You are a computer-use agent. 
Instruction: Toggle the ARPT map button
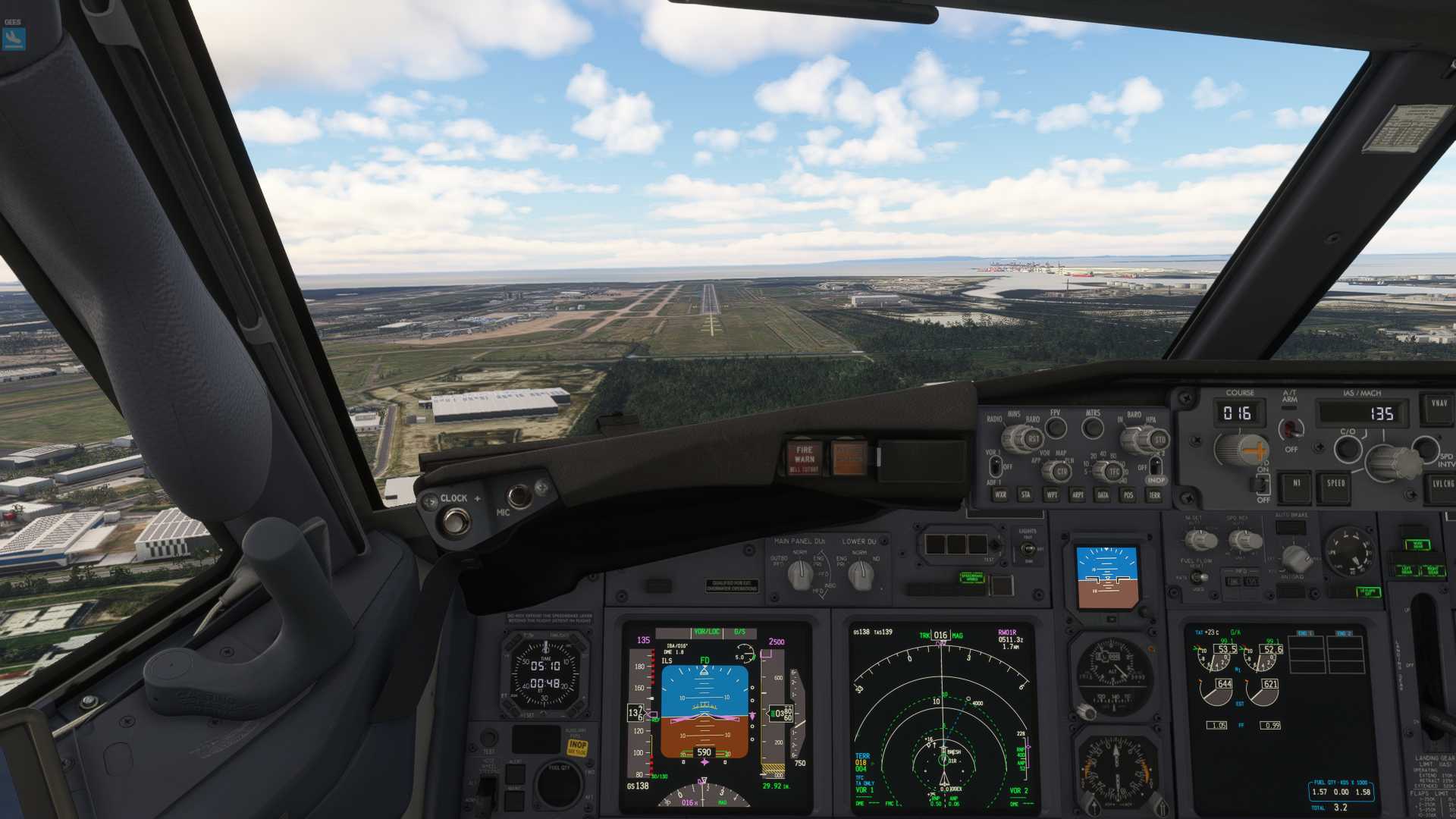click(x=1077, y=495)
